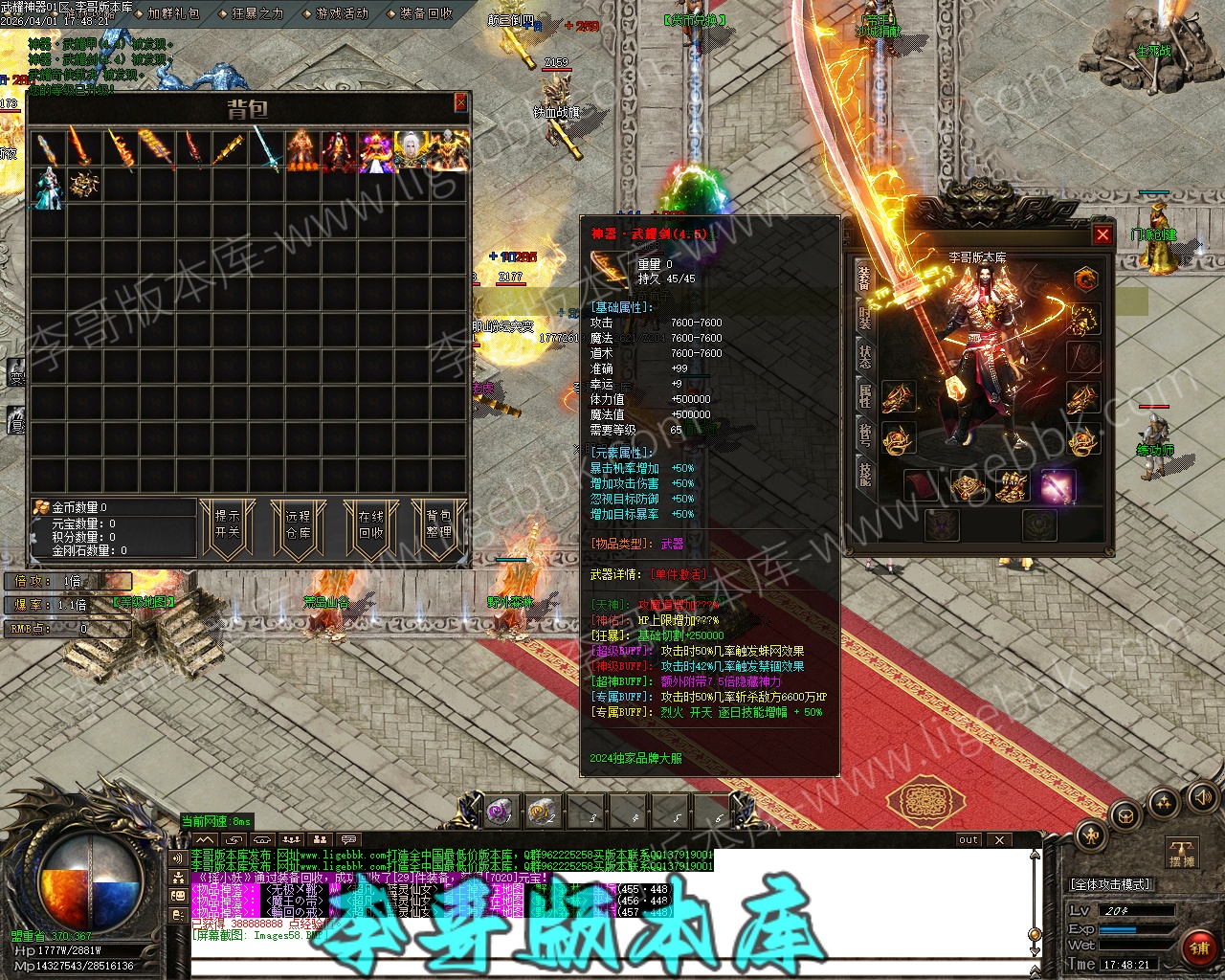Open the 属性 attributes tab

coord(864,395)
